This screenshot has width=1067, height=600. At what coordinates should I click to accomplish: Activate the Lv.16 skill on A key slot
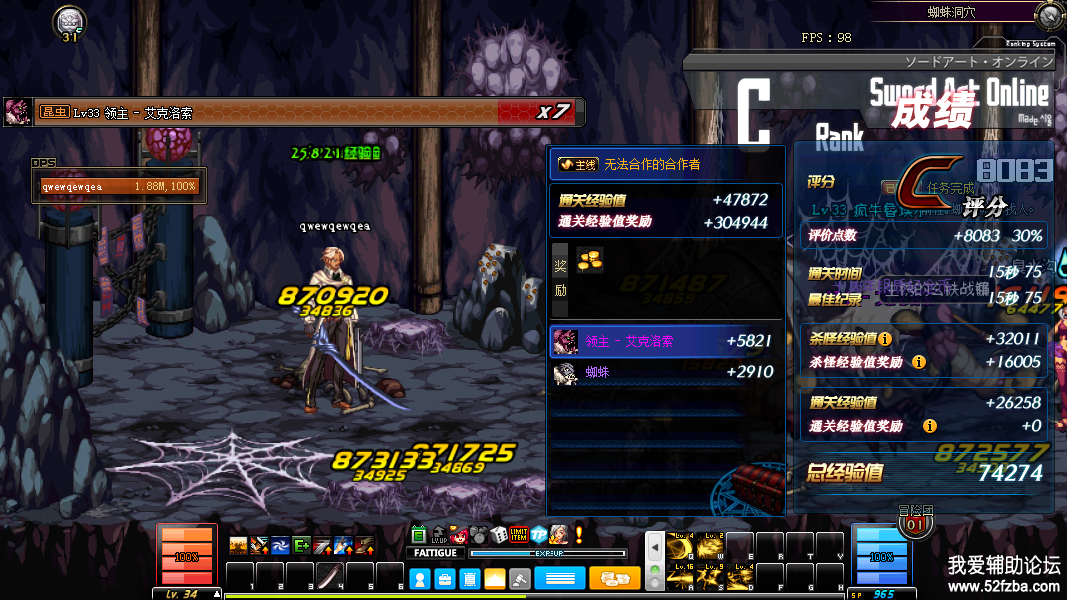coord(682,575)
